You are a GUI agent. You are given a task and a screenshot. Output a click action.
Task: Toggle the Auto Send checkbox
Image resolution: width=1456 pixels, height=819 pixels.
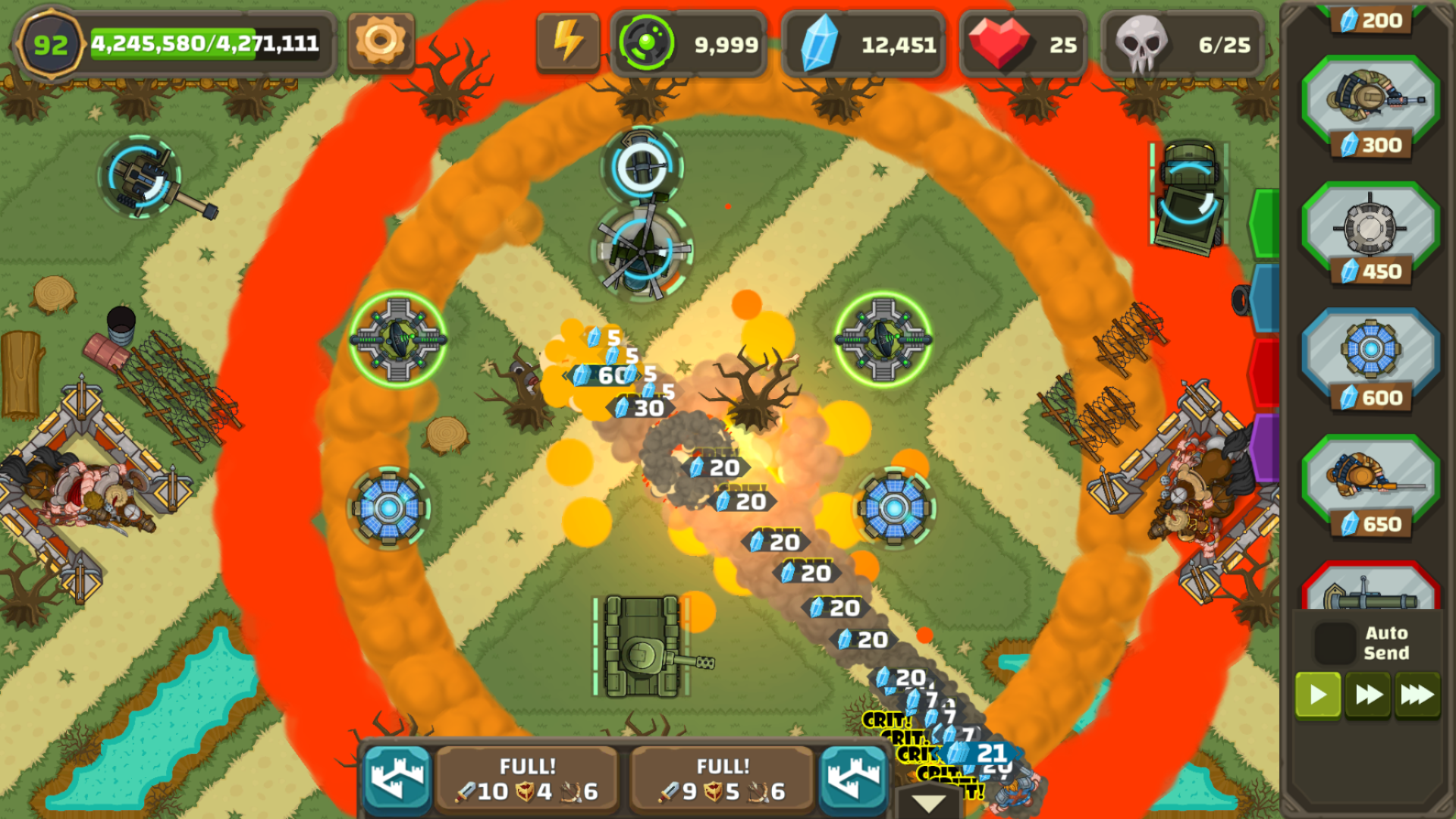[x=1335, y=643]
